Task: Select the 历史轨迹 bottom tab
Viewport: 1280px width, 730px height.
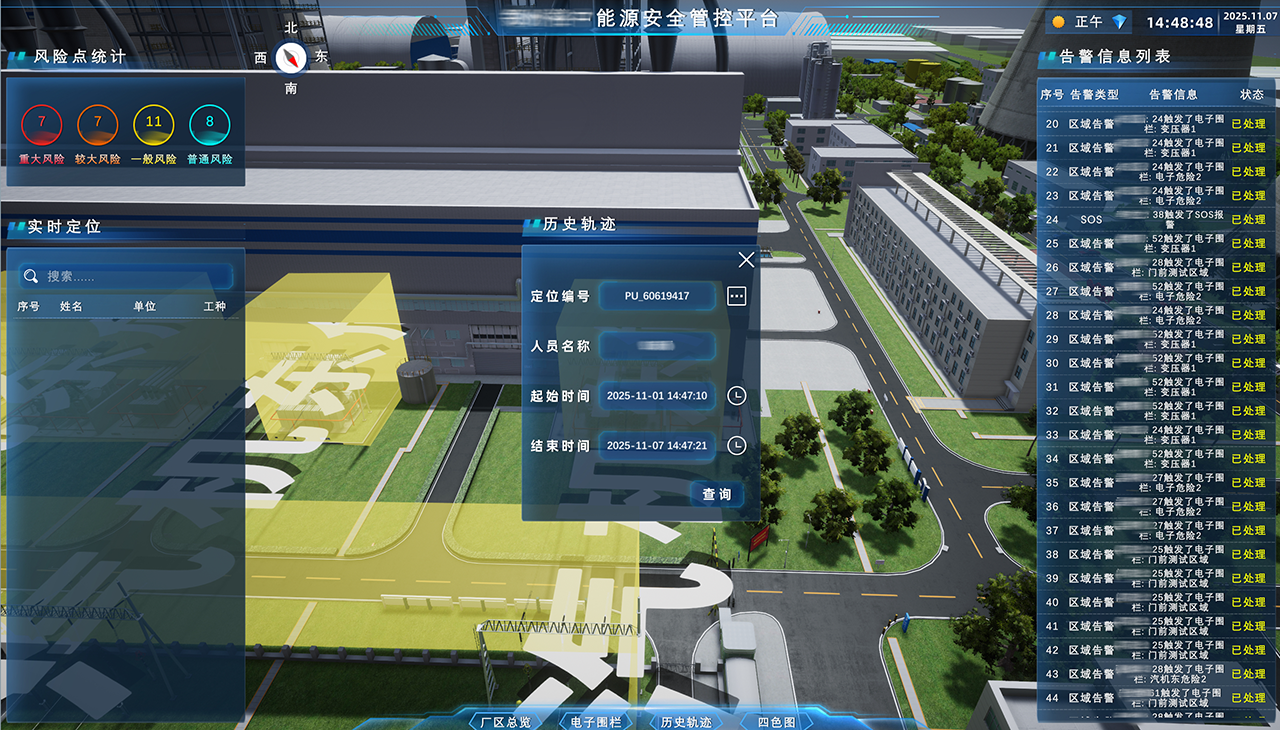Action: point(686,721)
